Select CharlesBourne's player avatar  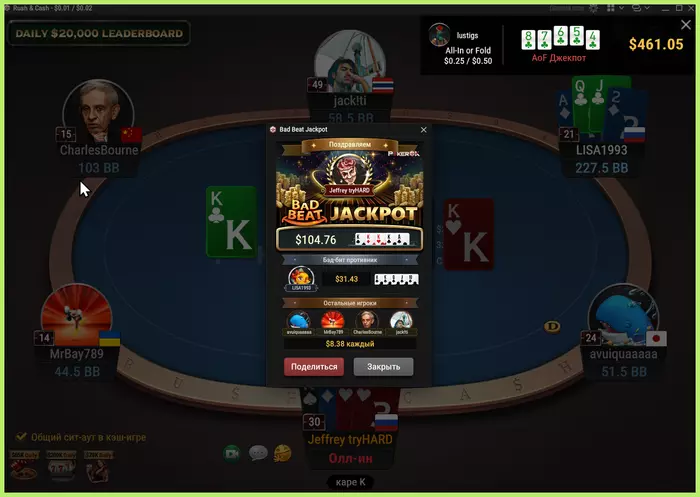pos(98,112)
